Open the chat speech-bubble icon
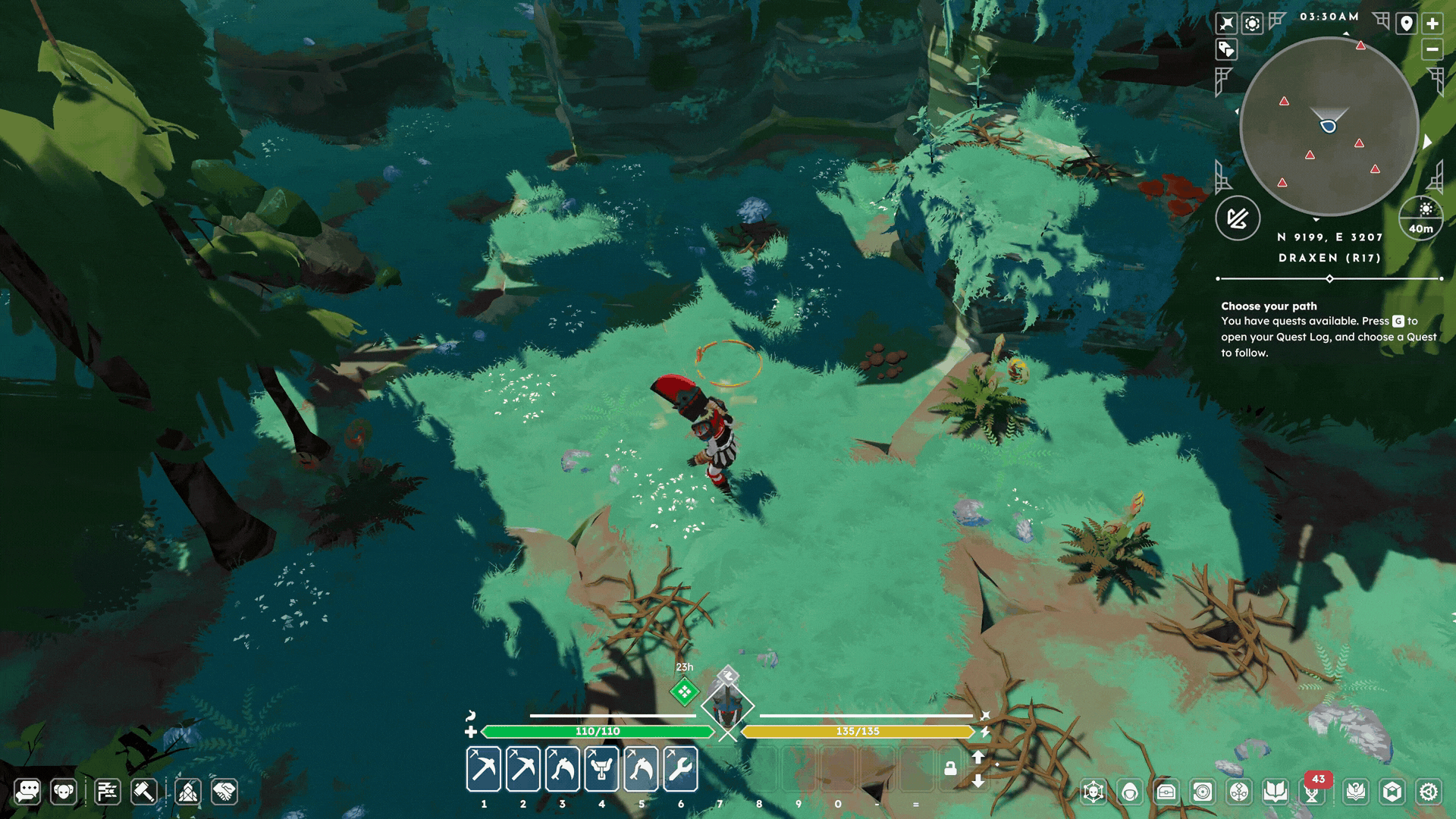 coord(28,792)
